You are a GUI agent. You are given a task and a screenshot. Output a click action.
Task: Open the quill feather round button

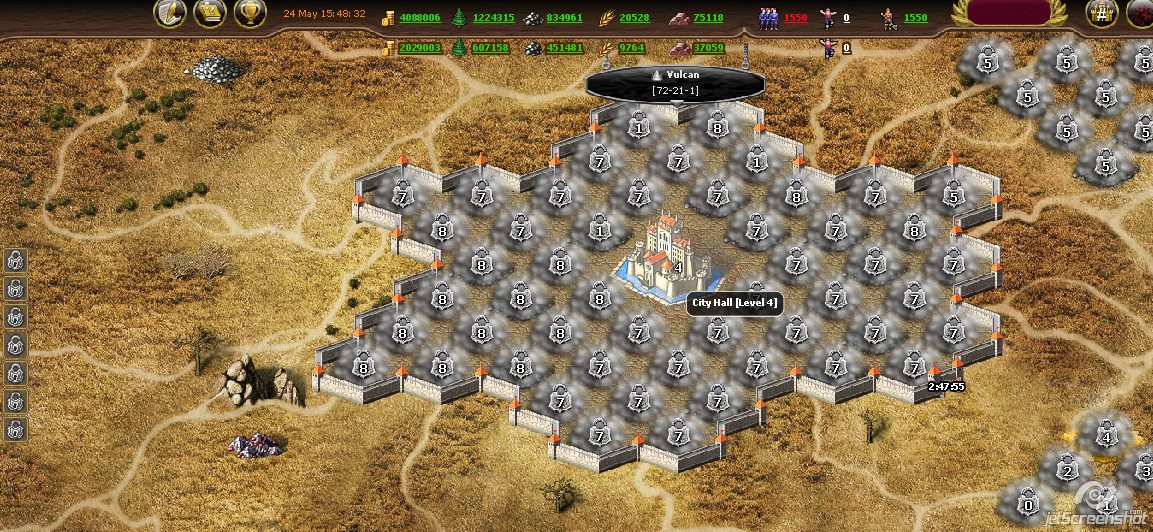click(170, 13)
